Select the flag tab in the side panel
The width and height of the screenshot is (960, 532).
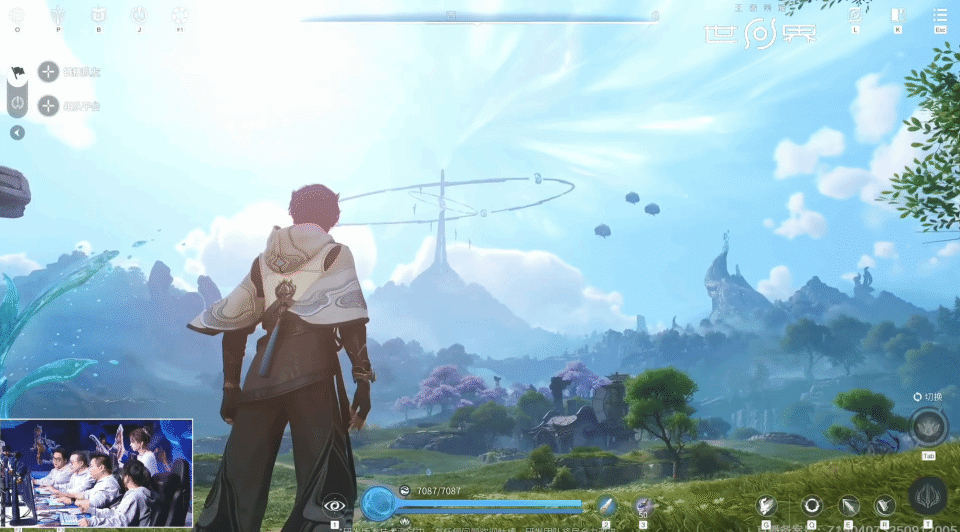pyautogui.click(x=17, y=73)
